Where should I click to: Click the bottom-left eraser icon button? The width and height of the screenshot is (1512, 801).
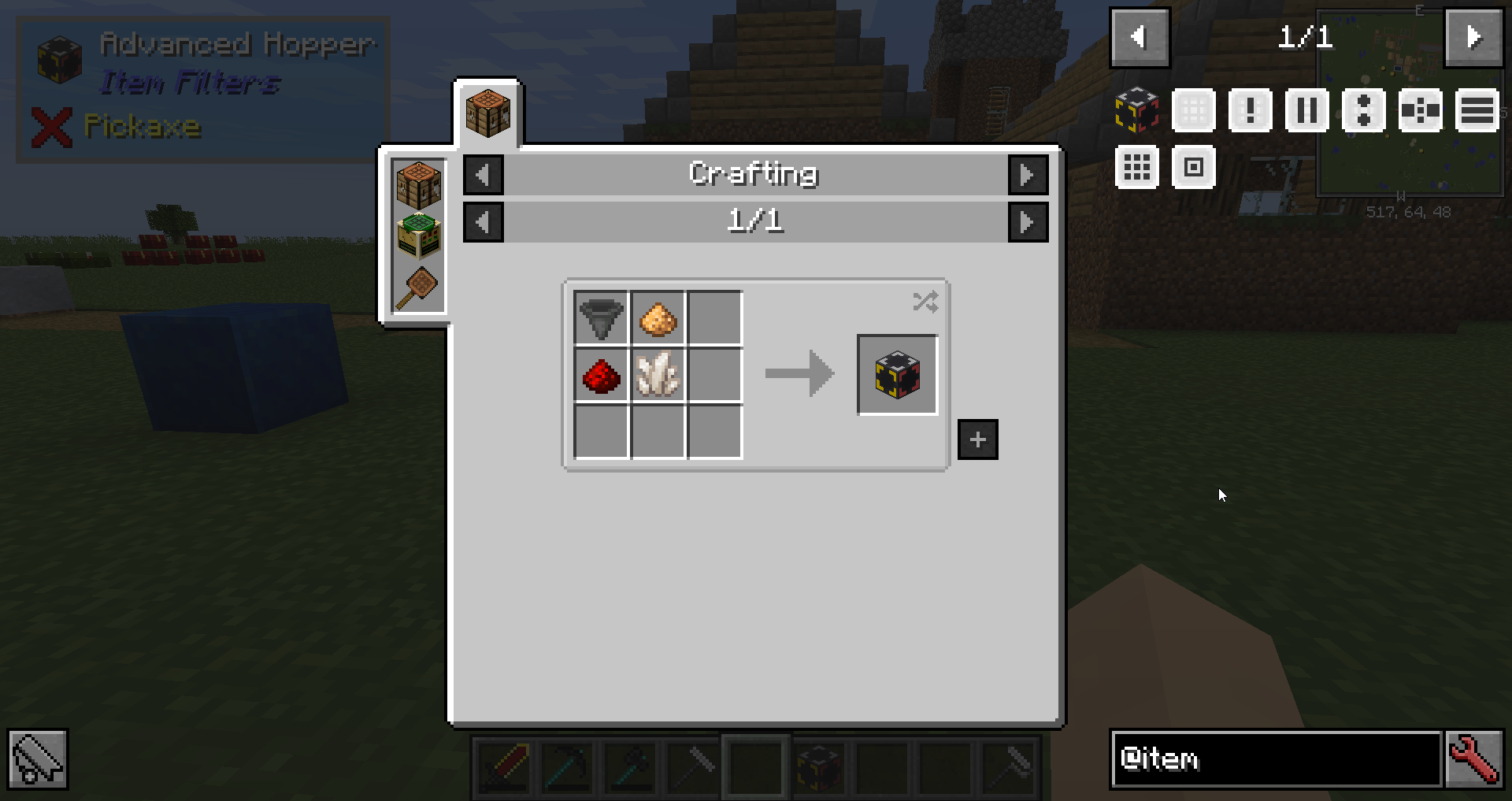point(38,759)
